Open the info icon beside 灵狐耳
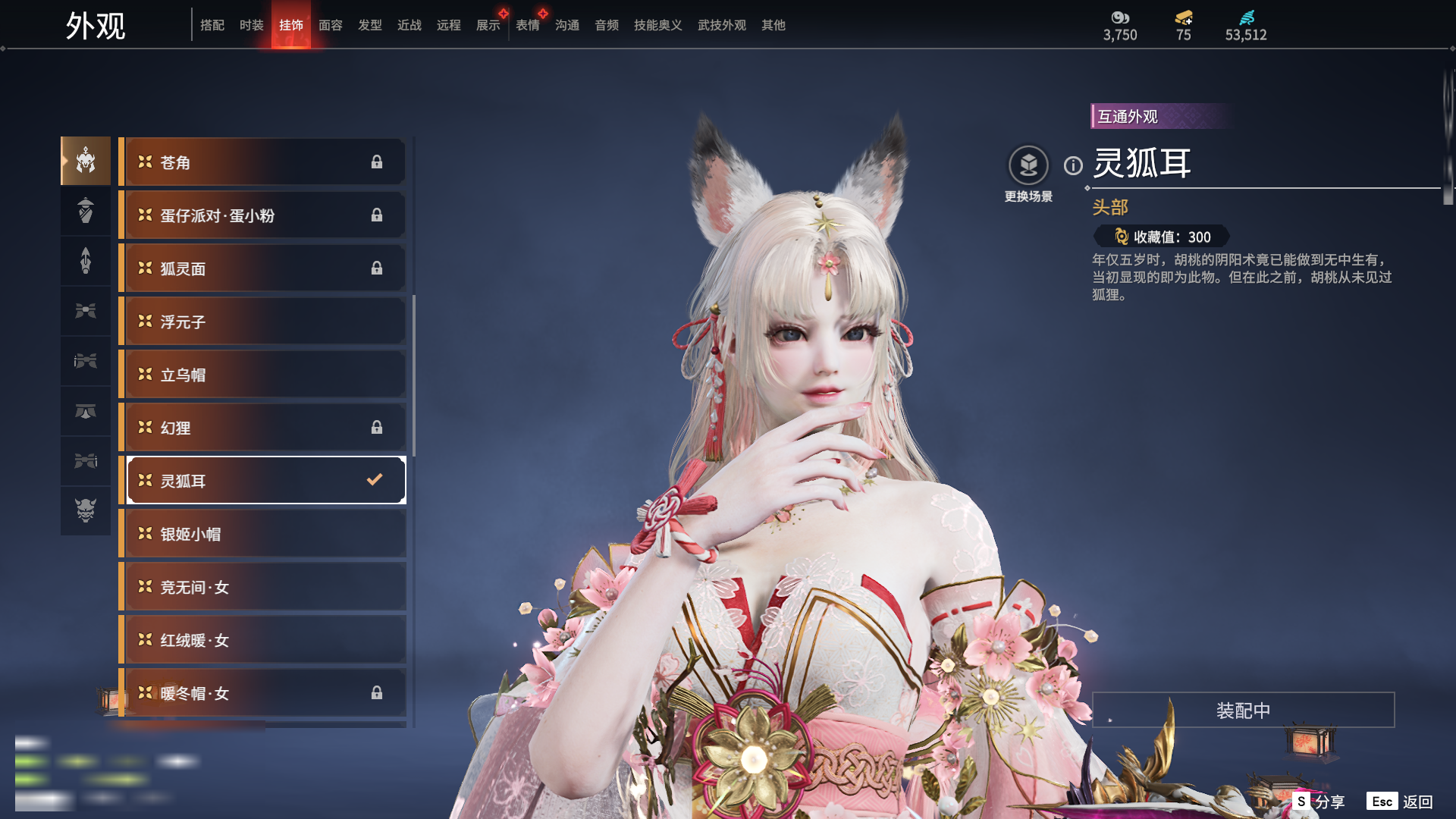The image size is (1456, 819). pos(1073,165)
